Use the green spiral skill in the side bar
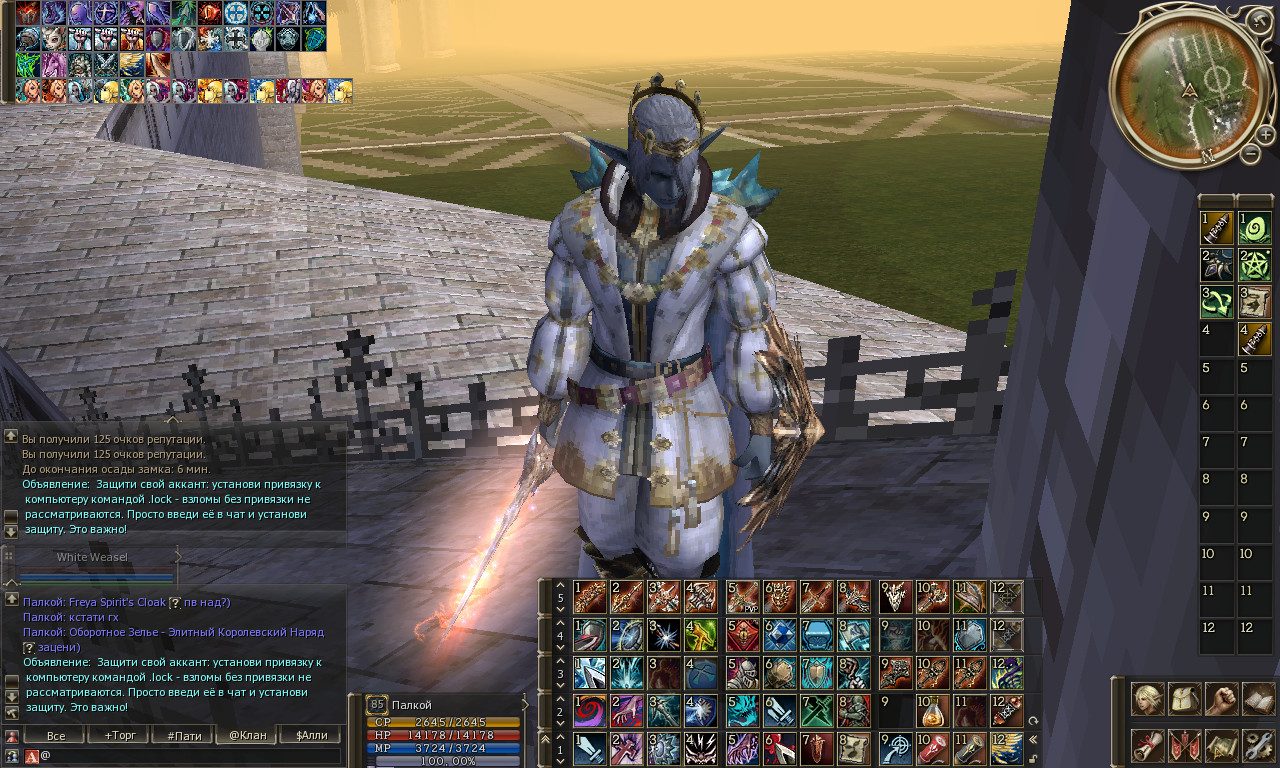This screenshot has width=1280, height=768. 1253,227
